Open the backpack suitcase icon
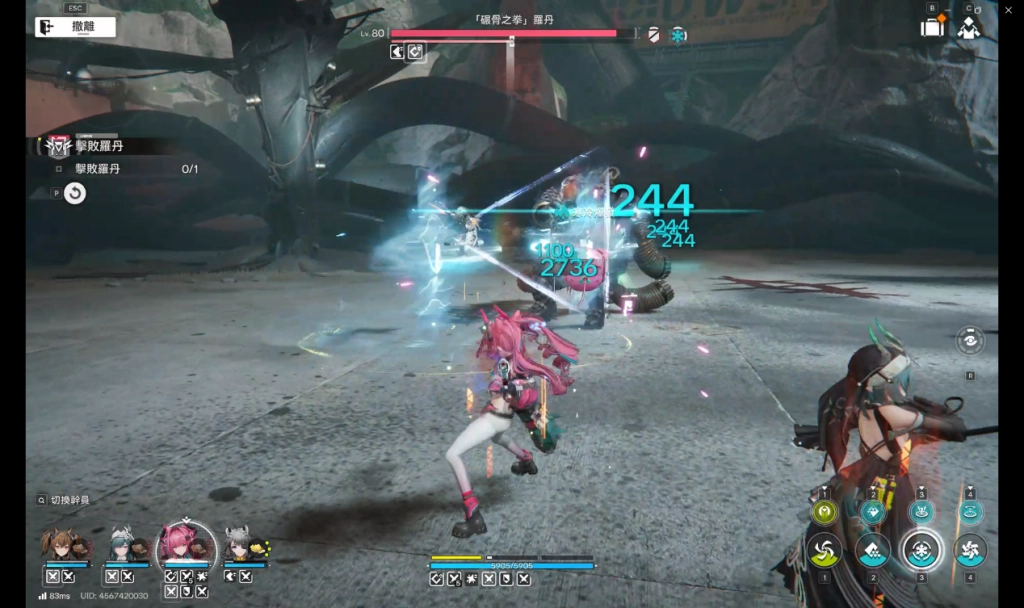The height and width of the screenshot is (608, 1024). (x=932, y=27)
